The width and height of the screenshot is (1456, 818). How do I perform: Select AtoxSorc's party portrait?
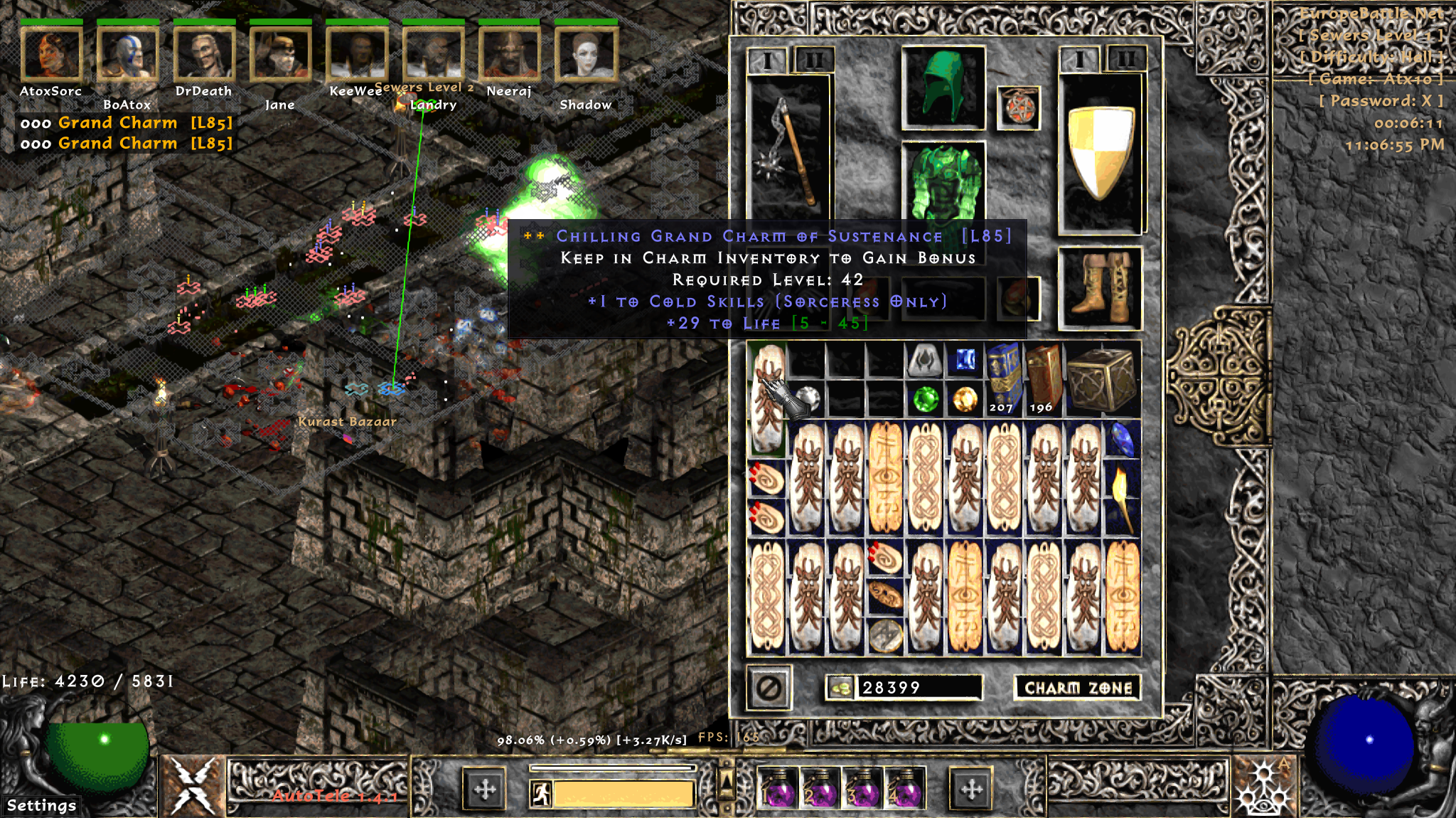click(51, 53)
